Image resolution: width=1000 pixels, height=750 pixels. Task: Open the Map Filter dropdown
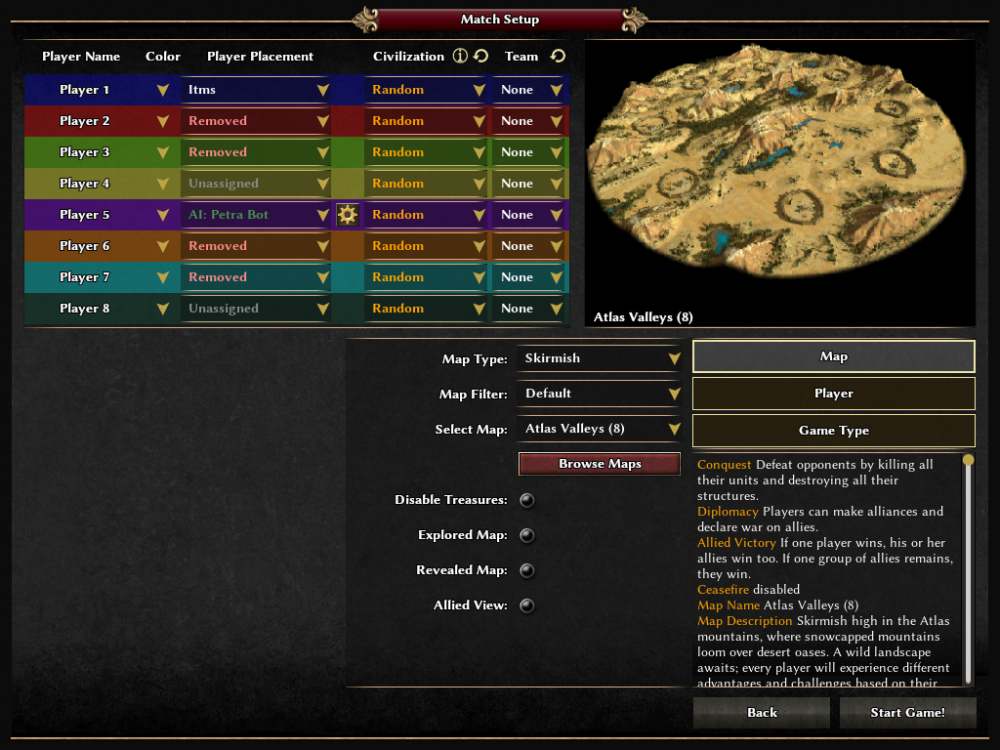(x=599, y=393)
